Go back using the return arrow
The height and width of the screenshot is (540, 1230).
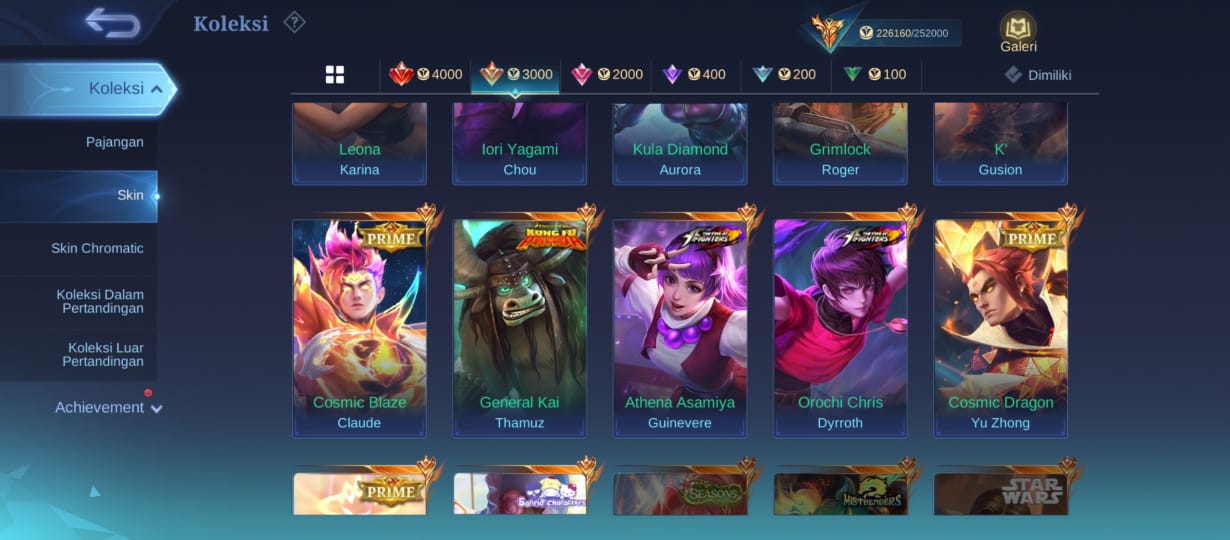coord(111,23)
